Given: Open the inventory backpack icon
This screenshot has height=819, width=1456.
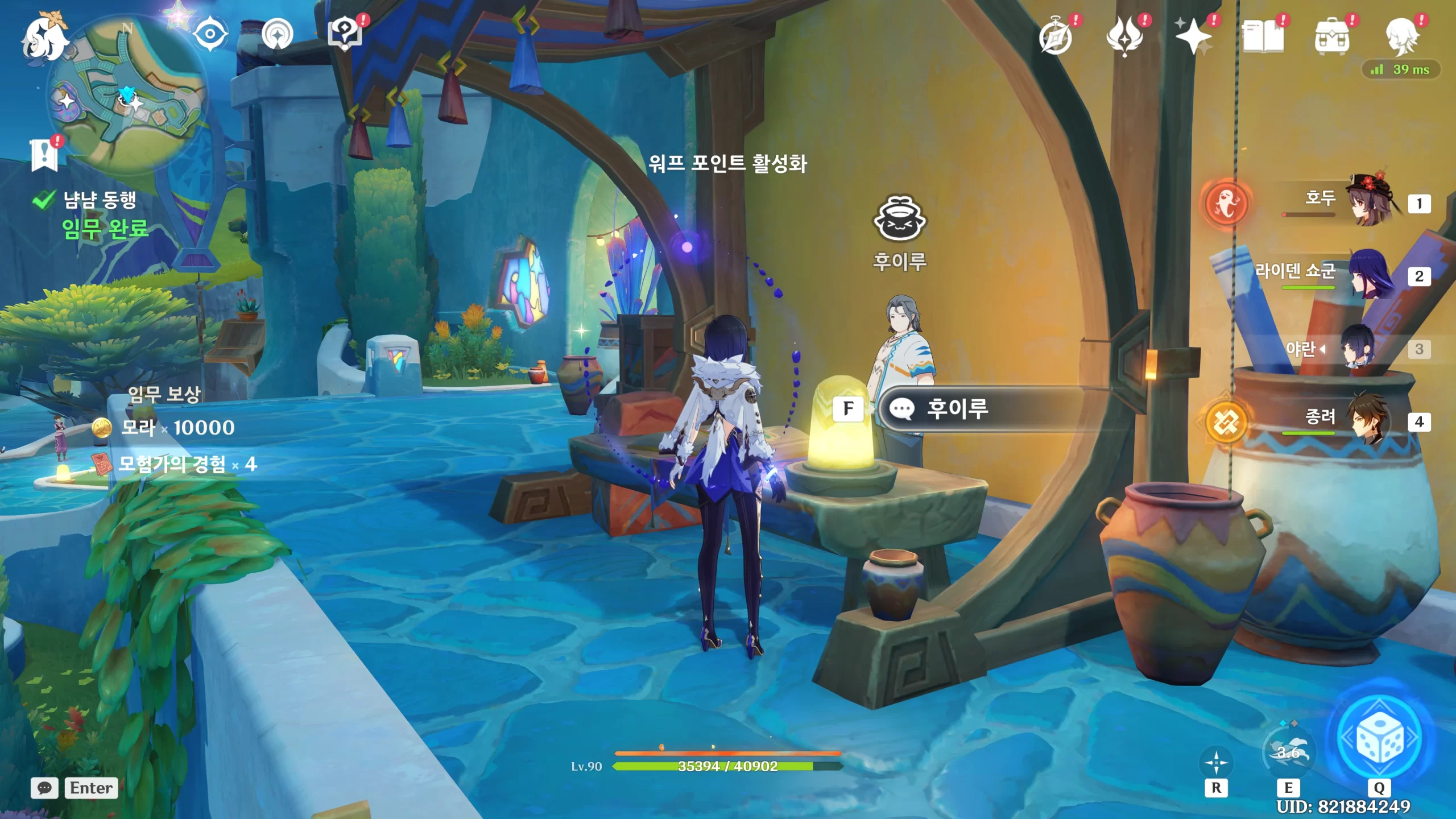Looking at the screenshot, I should point(1331,36).
